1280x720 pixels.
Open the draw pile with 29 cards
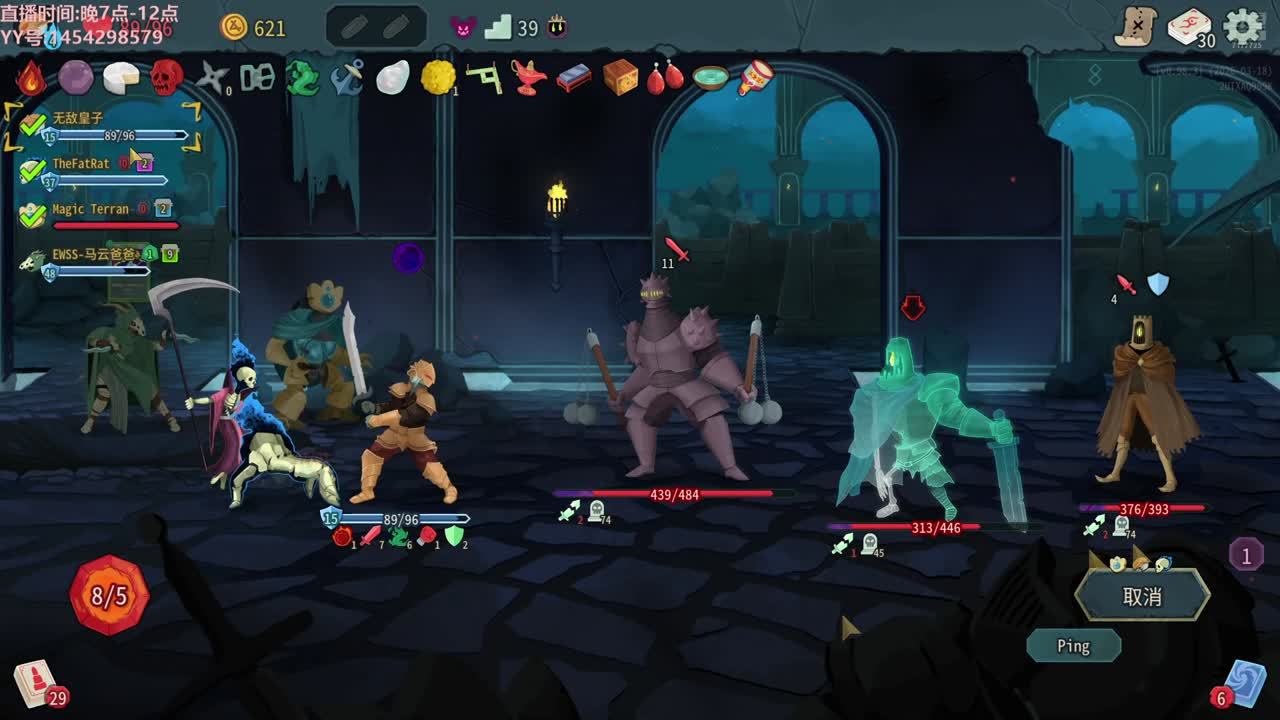click(36, 684)
